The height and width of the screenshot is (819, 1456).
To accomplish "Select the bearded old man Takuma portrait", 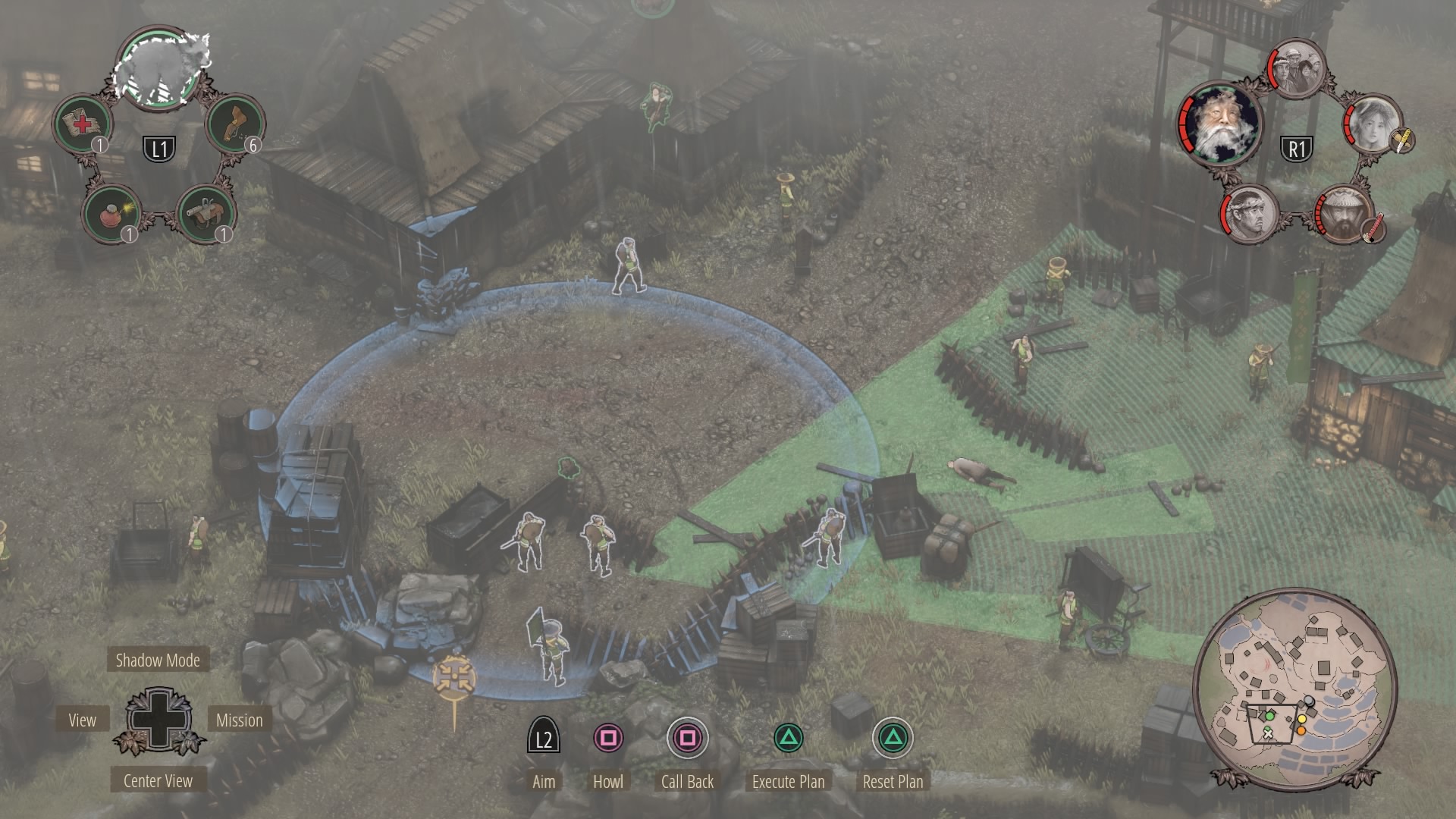I will tap(1219, 123).
